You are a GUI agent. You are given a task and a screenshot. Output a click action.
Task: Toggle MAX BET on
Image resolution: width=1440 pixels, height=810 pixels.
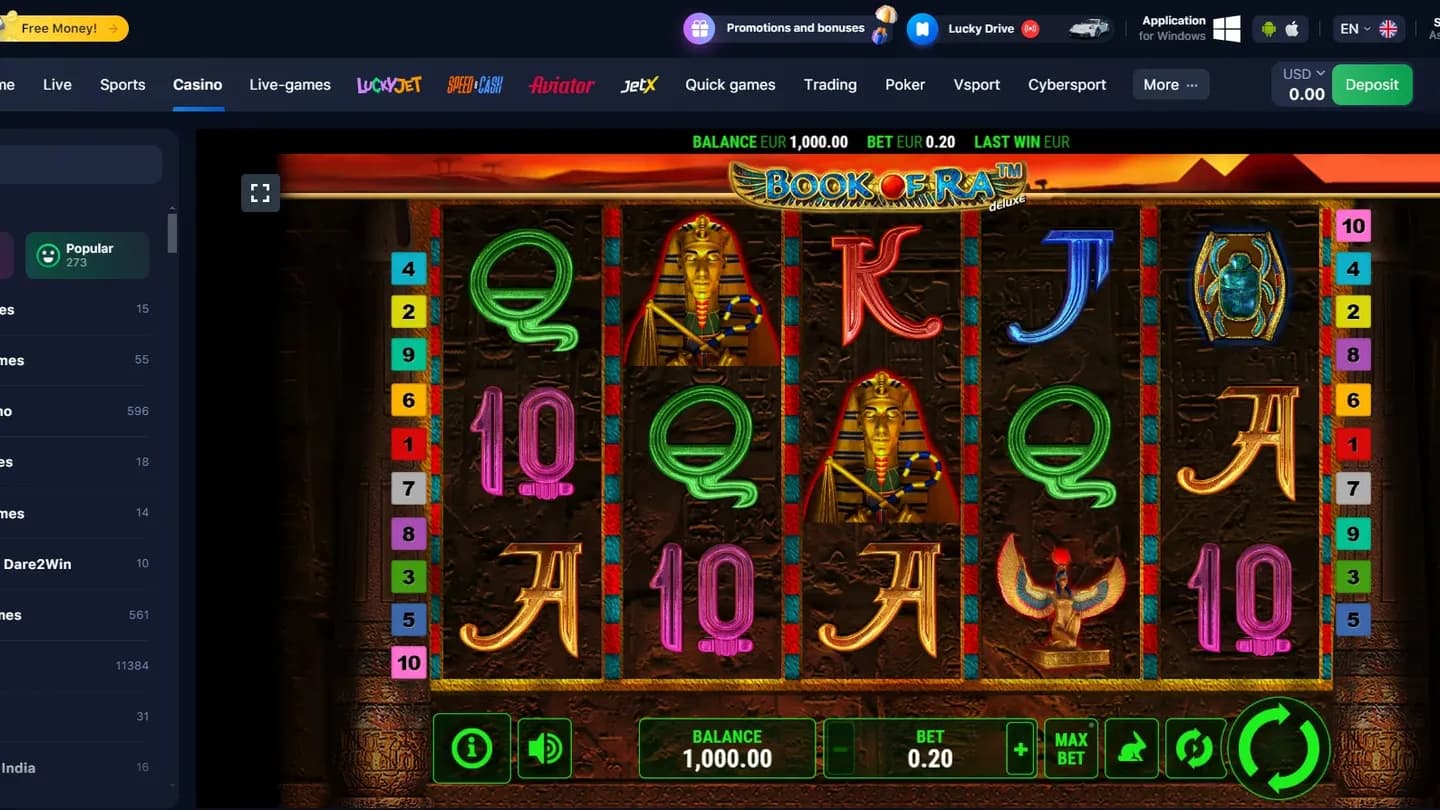tap(1071, 748)
